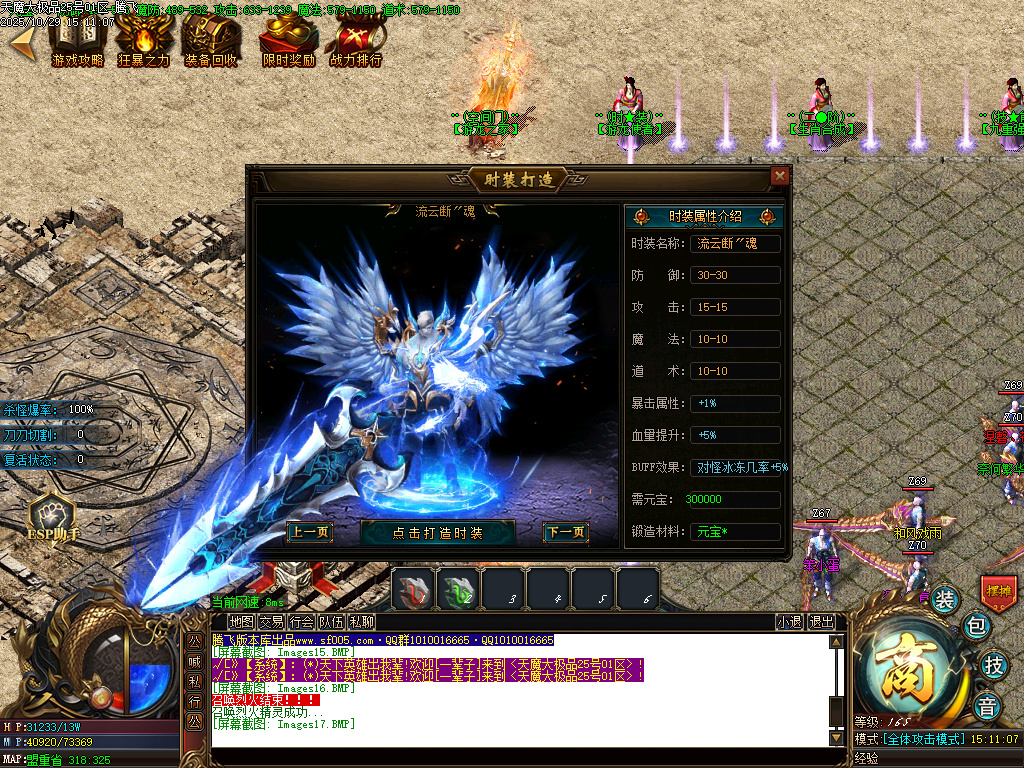Viewport: 1024px width, 768px height.
Task: Activate the 狂暴之力 icon
Action: point(144,42)
